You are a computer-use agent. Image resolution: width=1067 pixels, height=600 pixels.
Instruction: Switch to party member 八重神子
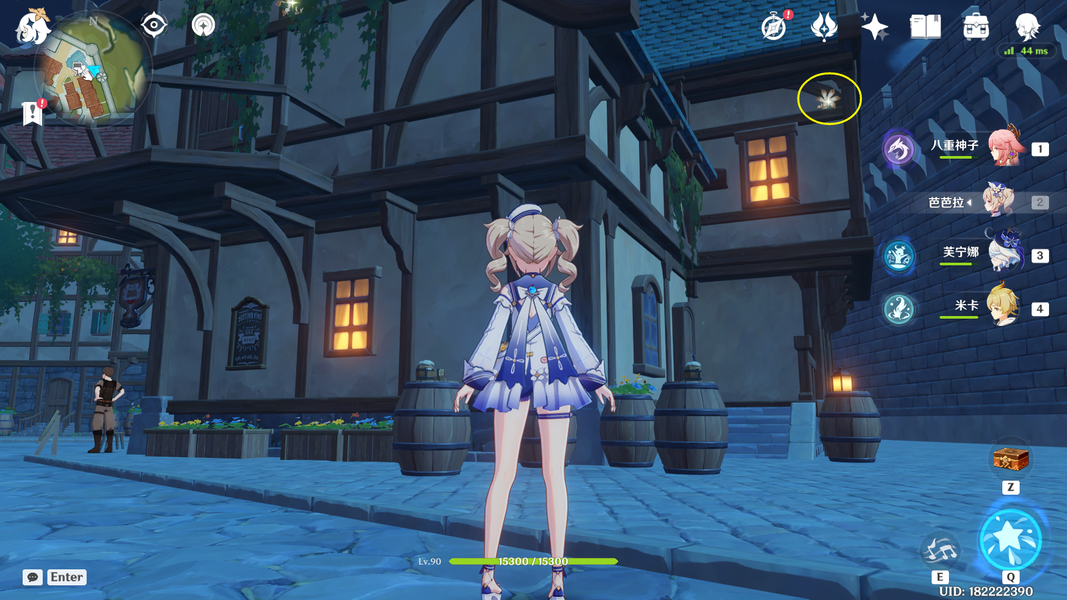[x=1006, y=148]
